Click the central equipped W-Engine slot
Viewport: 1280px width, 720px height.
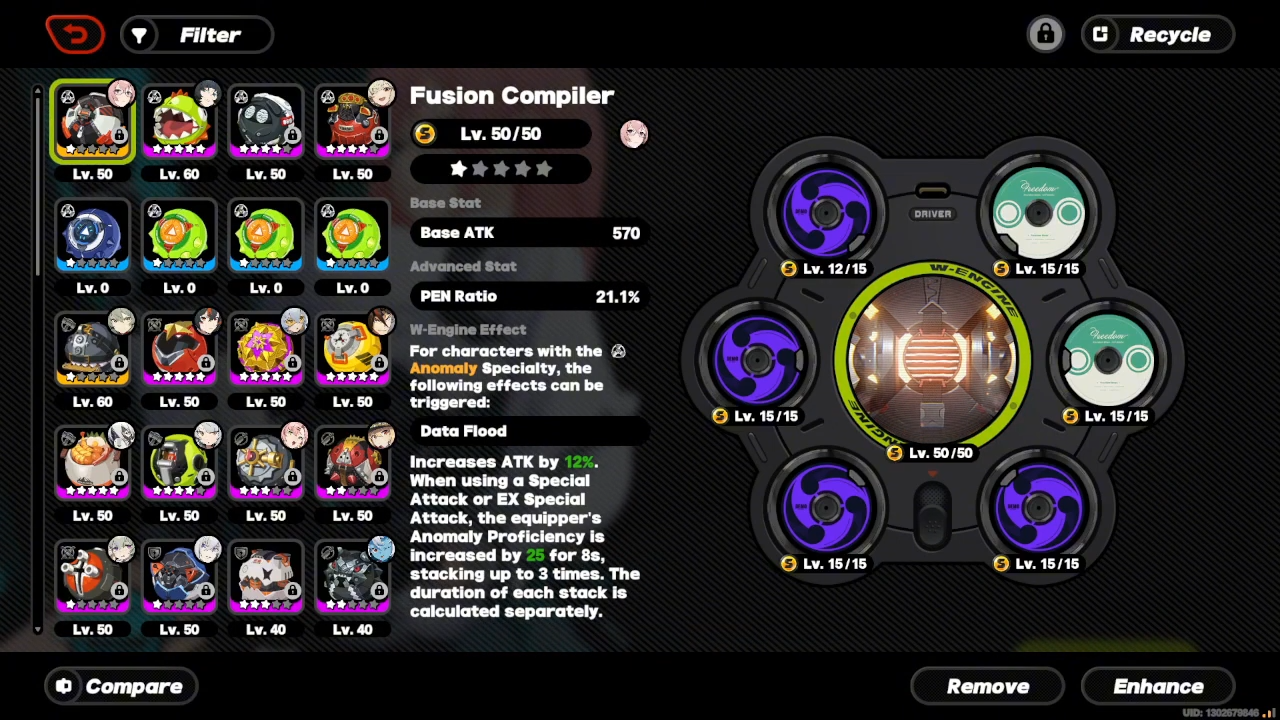pos(932,358)
